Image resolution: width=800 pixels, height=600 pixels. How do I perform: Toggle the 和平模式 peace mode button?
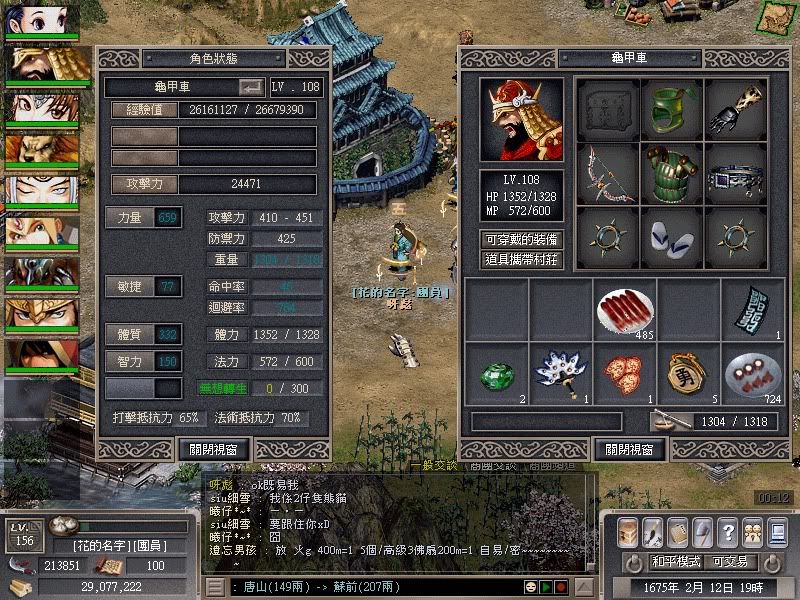pyautogui.click(x=677, y=561)
